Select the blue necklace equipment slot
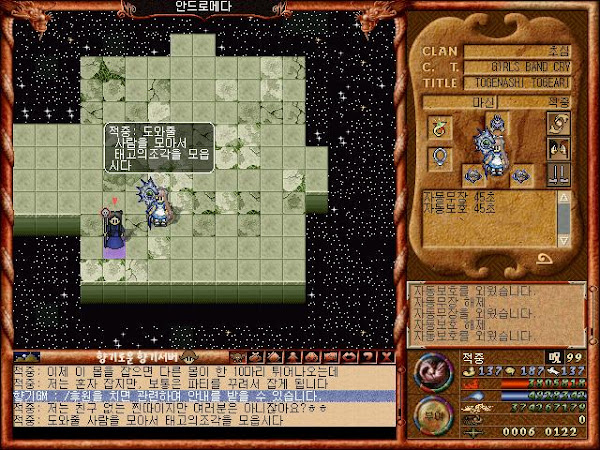The image size is (600, 450). pyautogui.click(x=438, y=157)
